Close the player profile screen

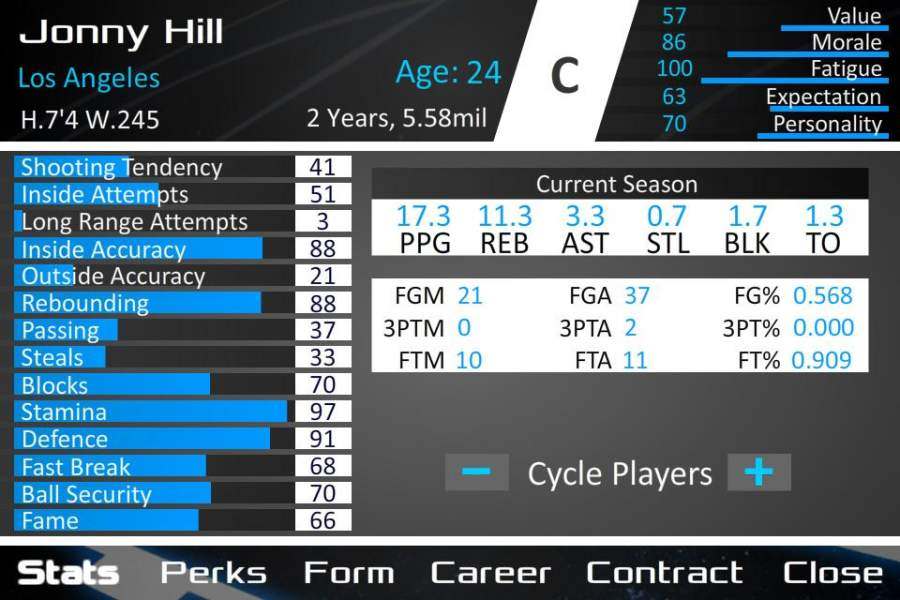click(833, 573)
